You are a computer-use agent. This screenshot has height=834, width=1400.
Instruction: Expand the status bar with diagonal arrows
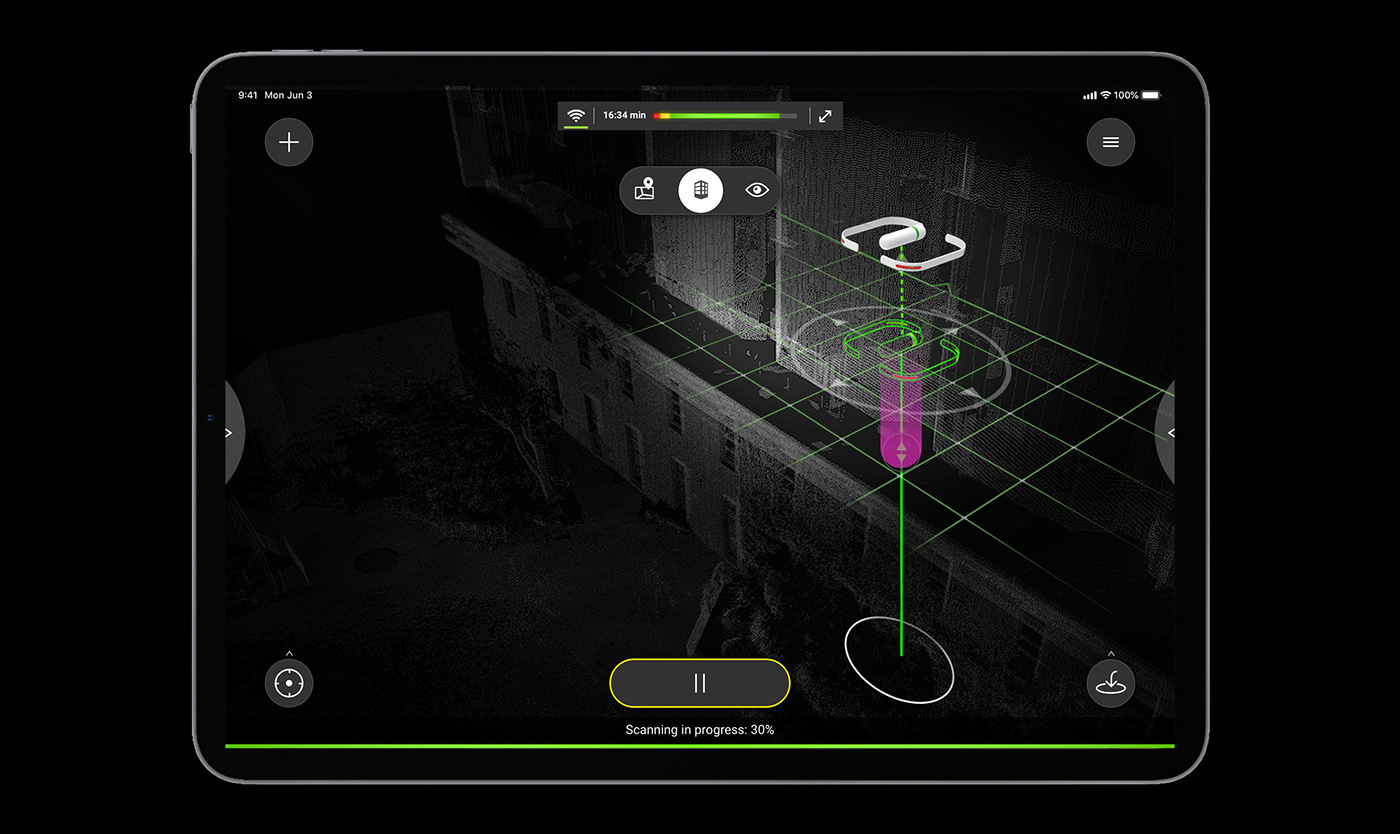point(824,115)
